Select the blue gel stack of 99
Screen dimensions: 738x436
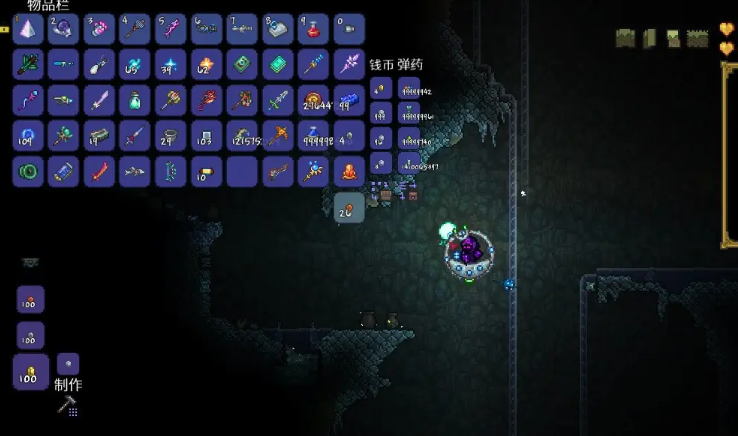(349, 100)
